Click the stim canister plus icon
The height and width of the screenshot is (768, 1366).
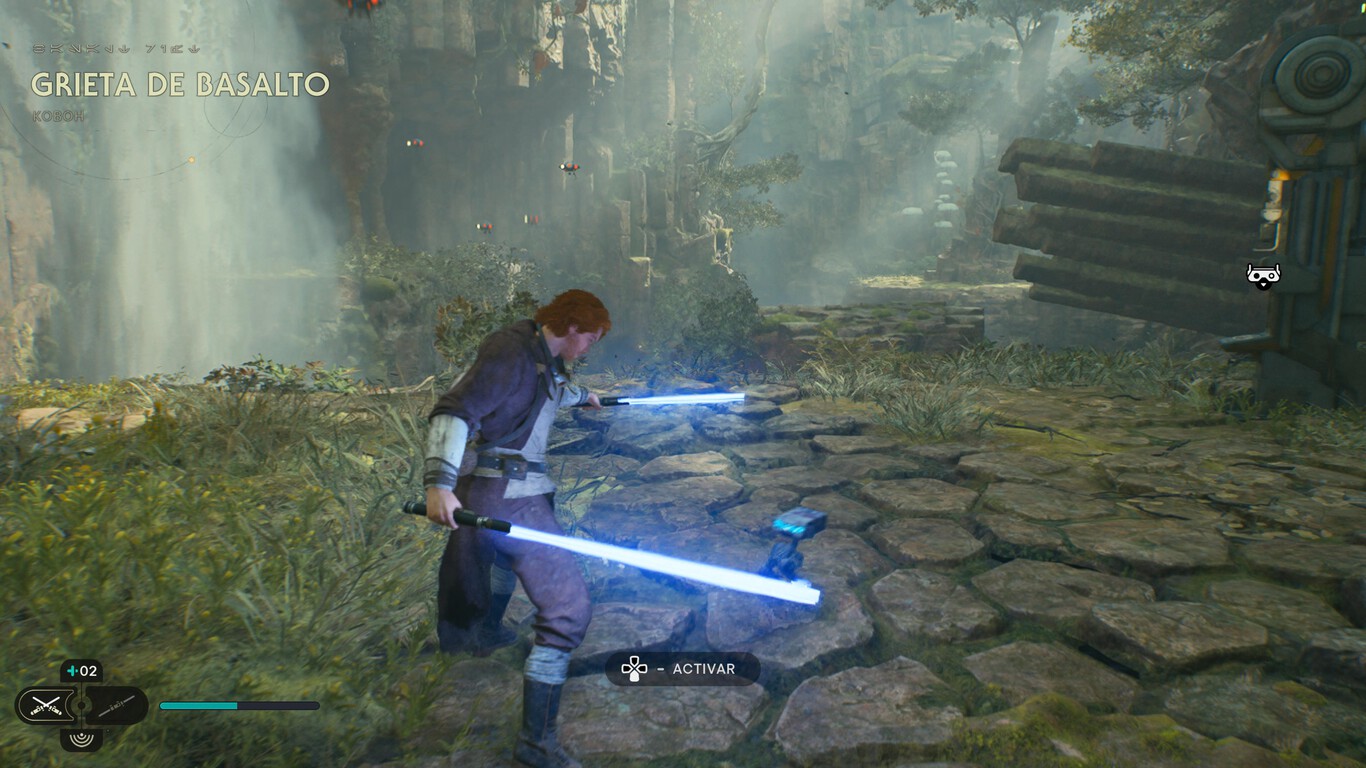[x=72, y=670]
